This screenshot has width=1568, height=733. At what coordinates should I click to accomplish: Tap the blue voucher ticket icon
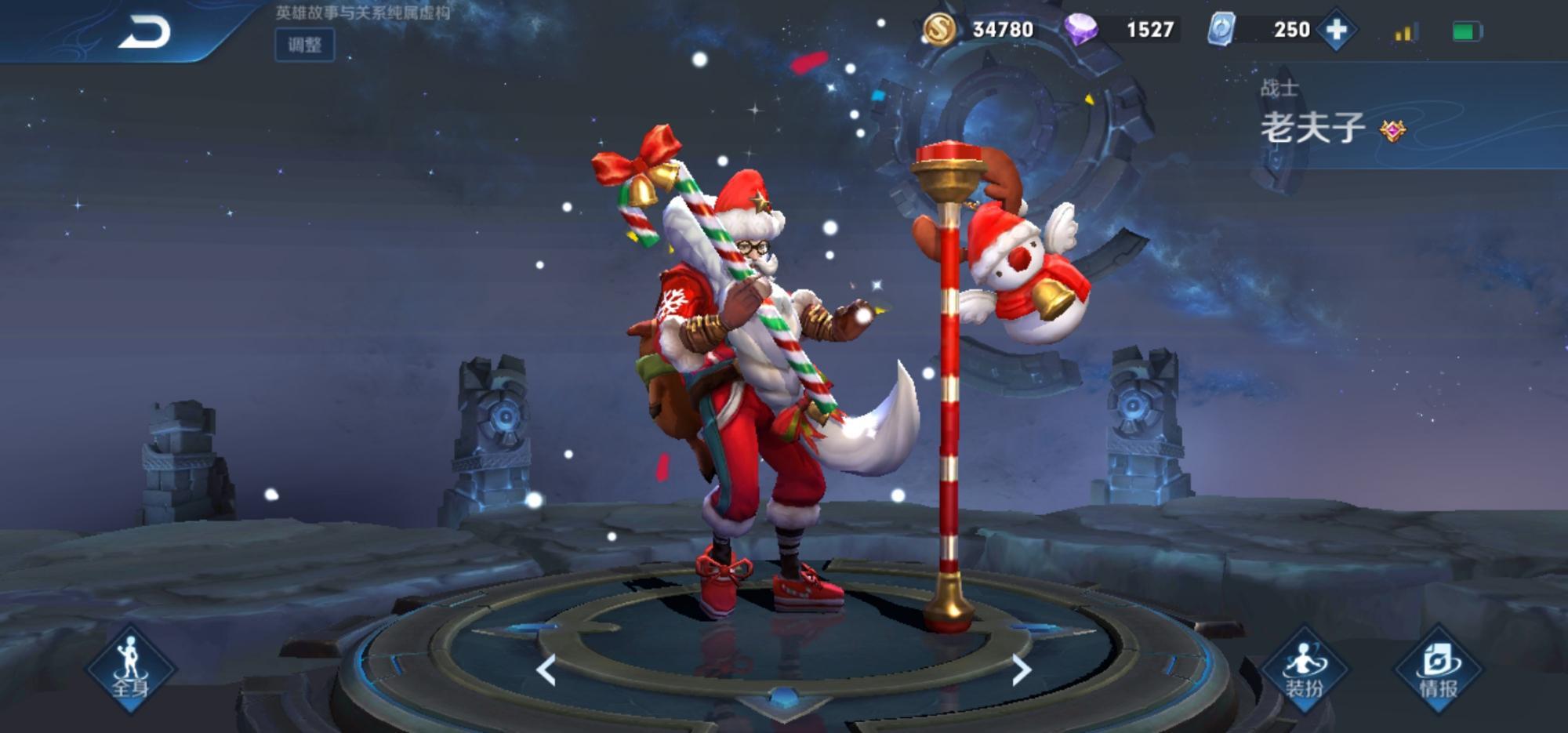1221,30
